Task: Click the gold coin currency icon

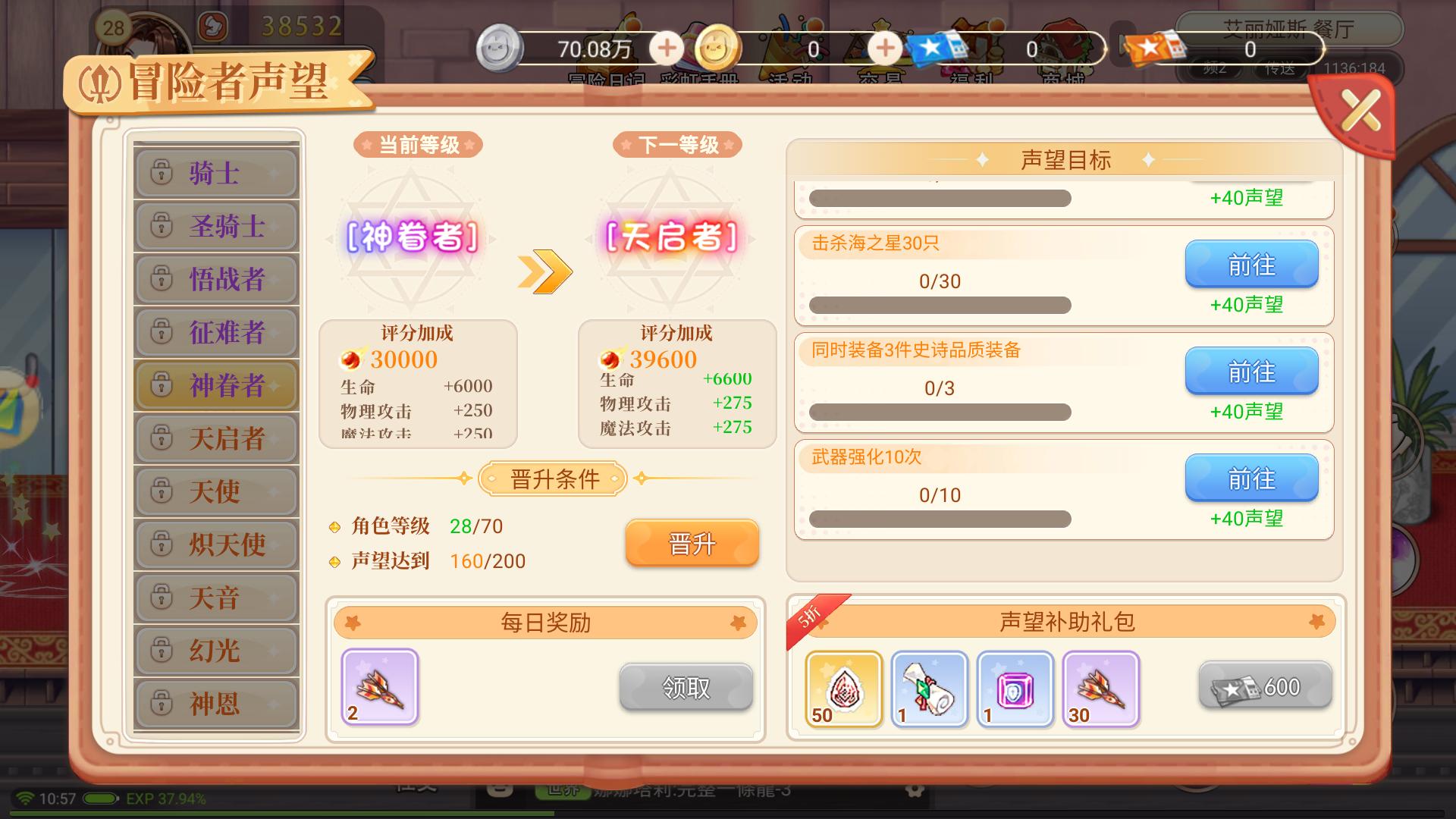Action: click(x=716, y=47)
